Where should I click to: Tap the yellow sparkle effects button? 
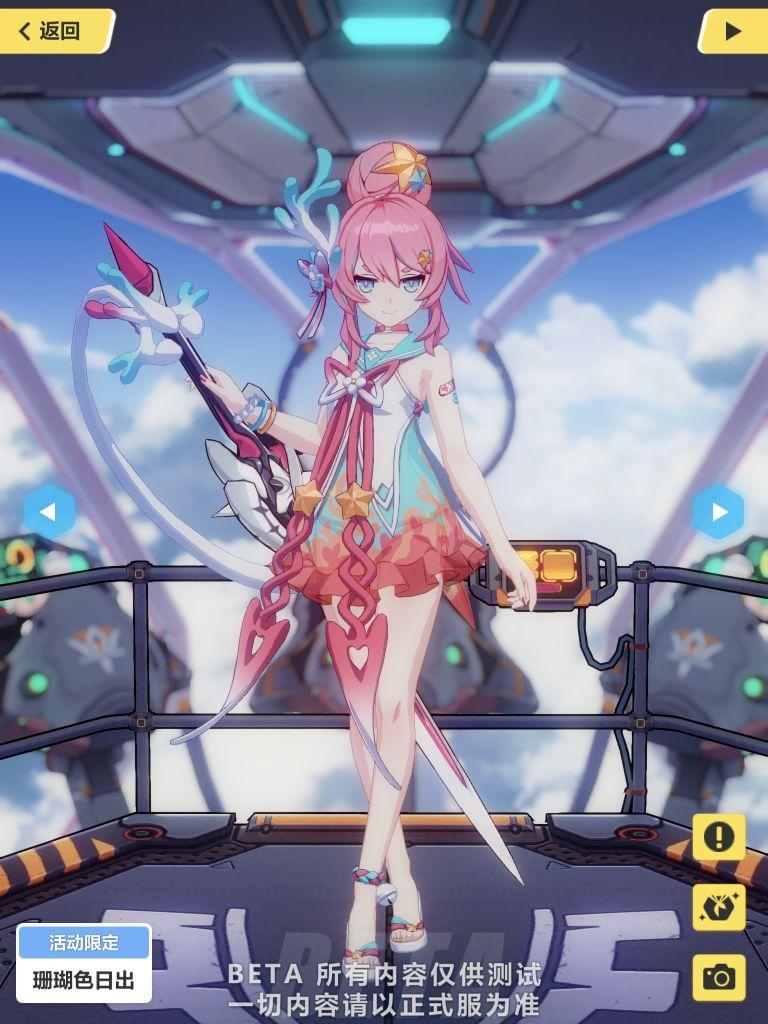pos(718,907)
